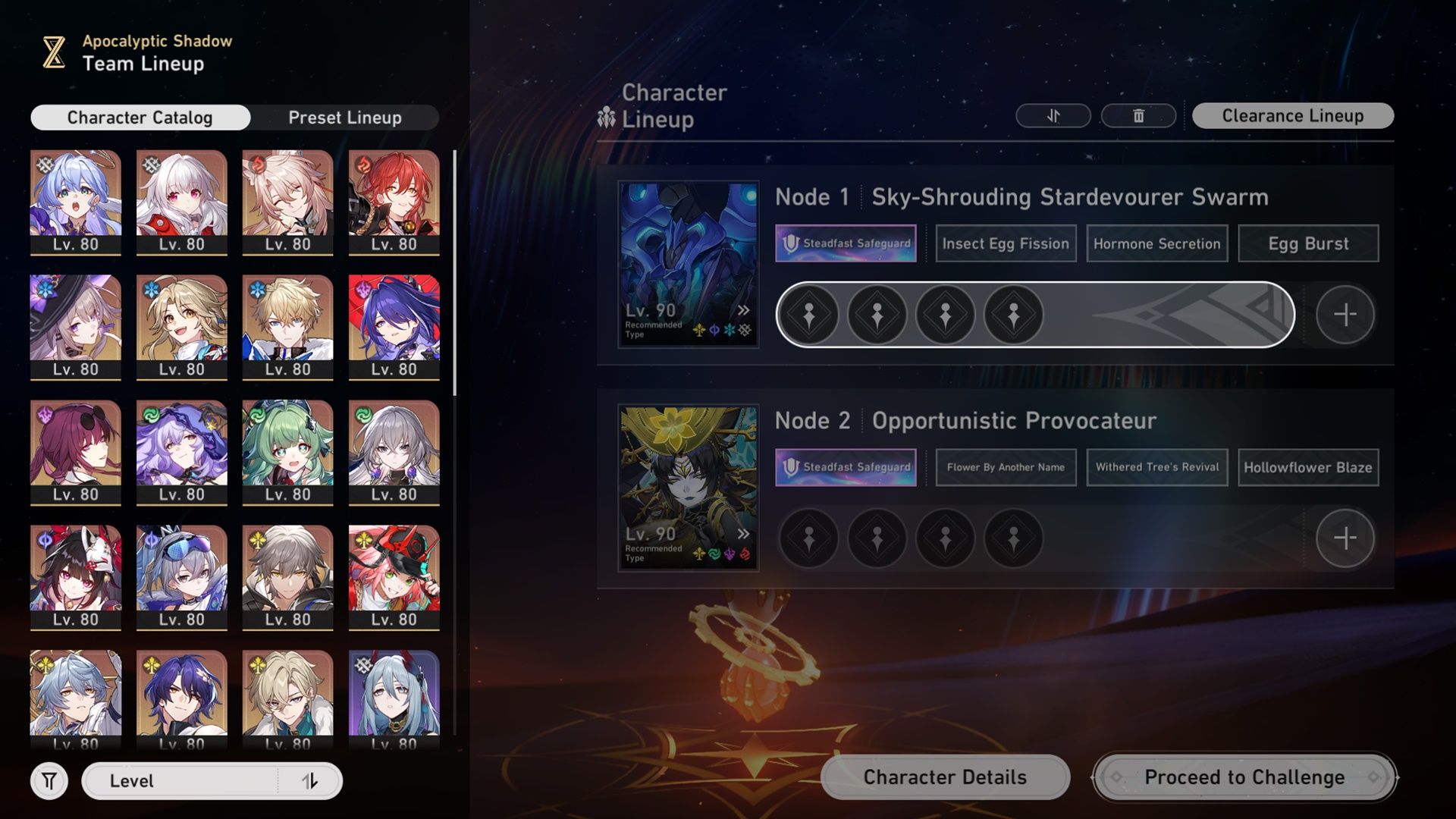The height and width of the screenshot is (819, 1456).
Task: Click the trash icon to clear lineup
Action: pyautogui.click(x=1137, y=116)
